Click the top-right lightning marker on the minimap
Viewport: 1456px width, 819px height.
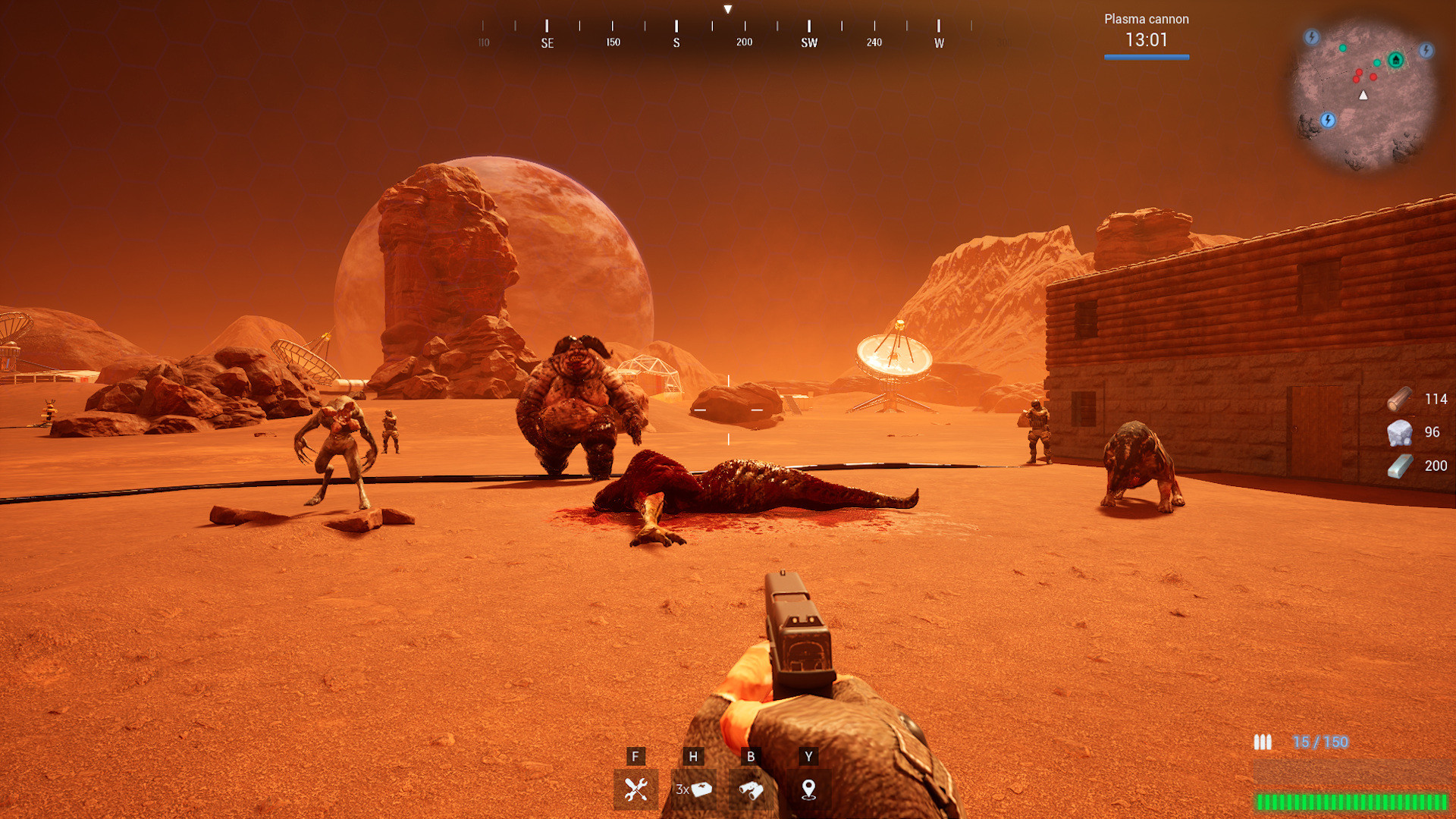pyautogui.click(x=1426, y=51)
